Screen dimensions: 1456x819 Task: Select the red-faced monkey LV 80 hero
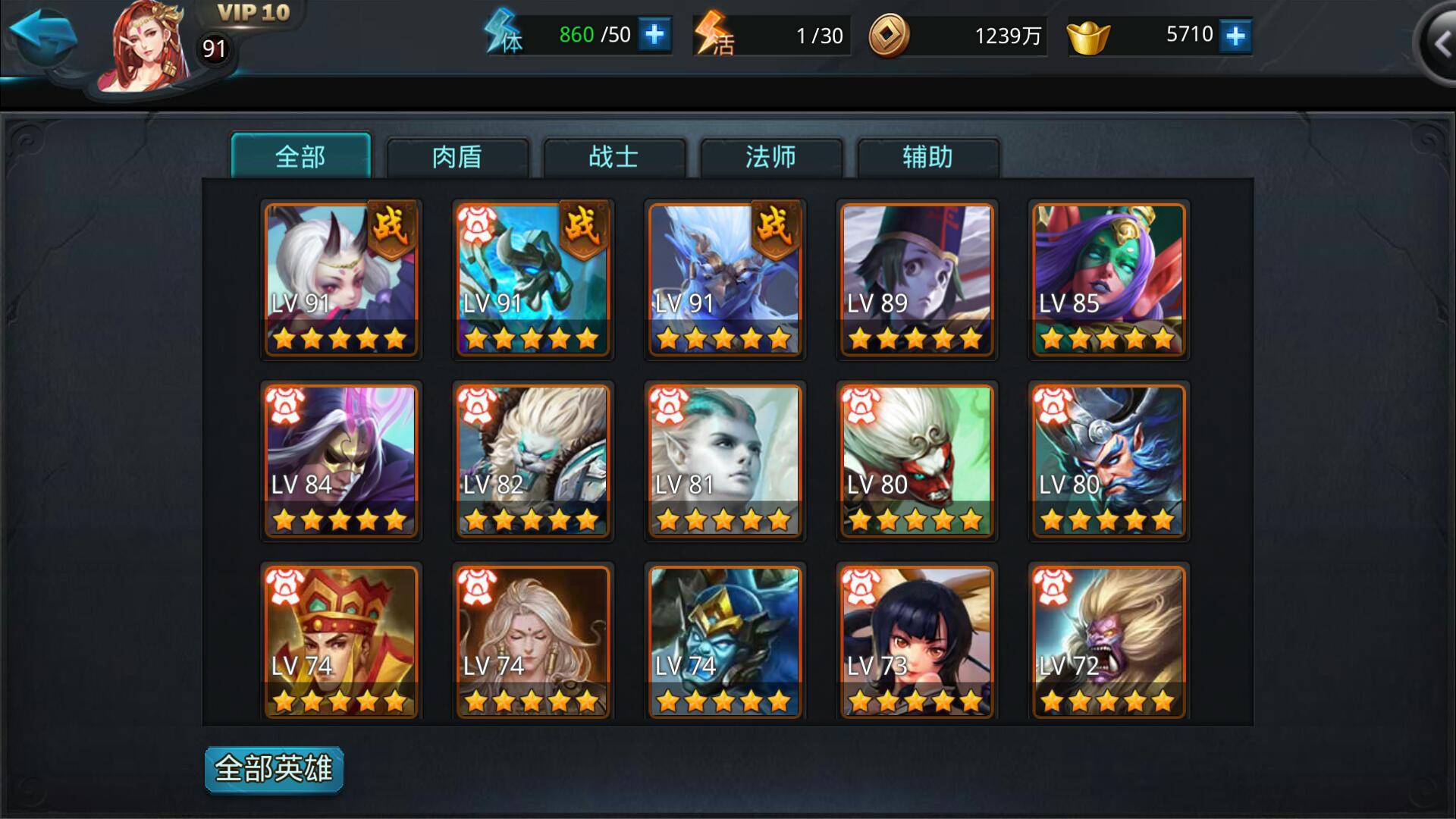tap(916, 460)
